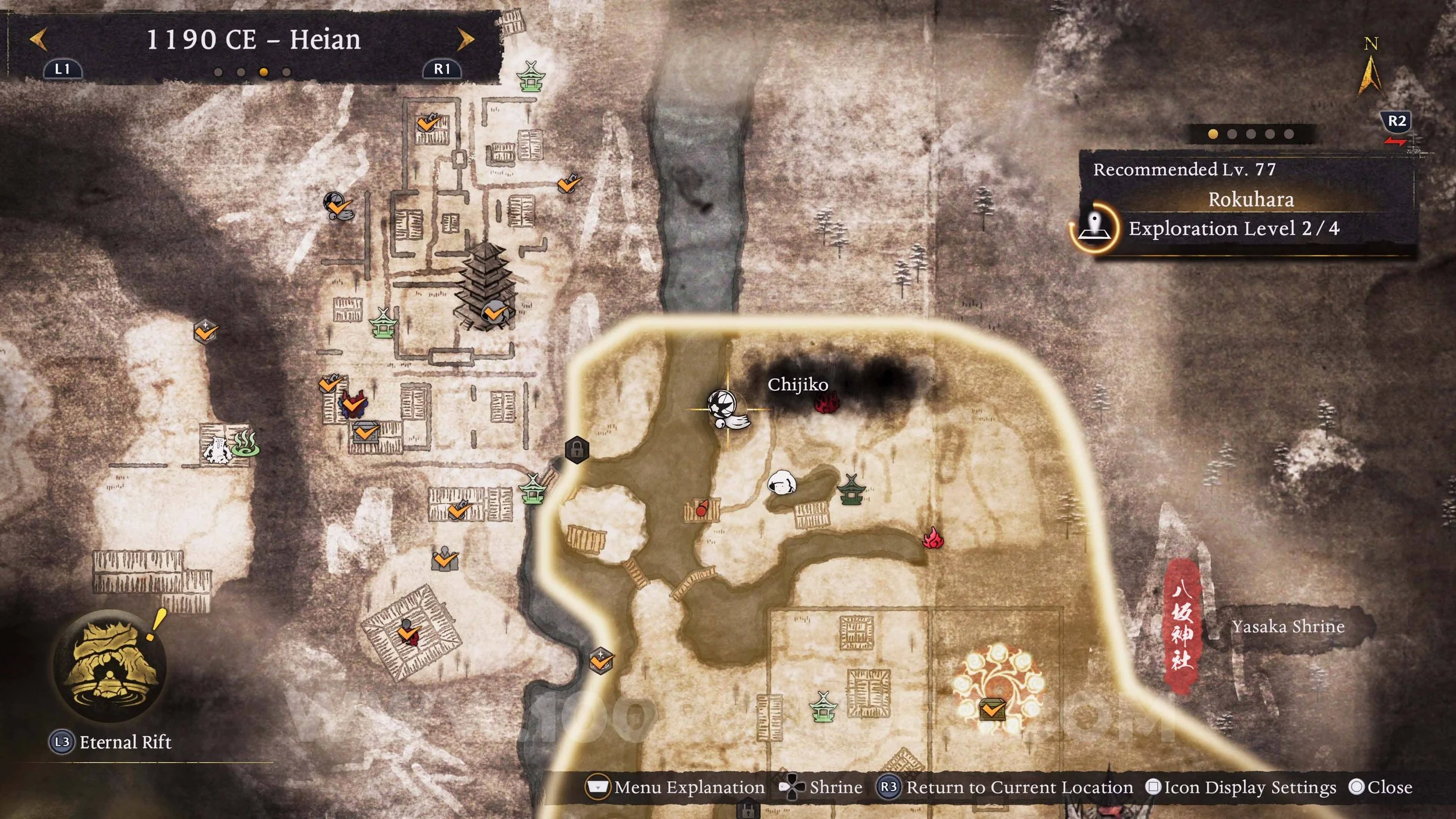Open the Menu Explanation option
This screenshot has width=1456, height=819.
point(676,788)
